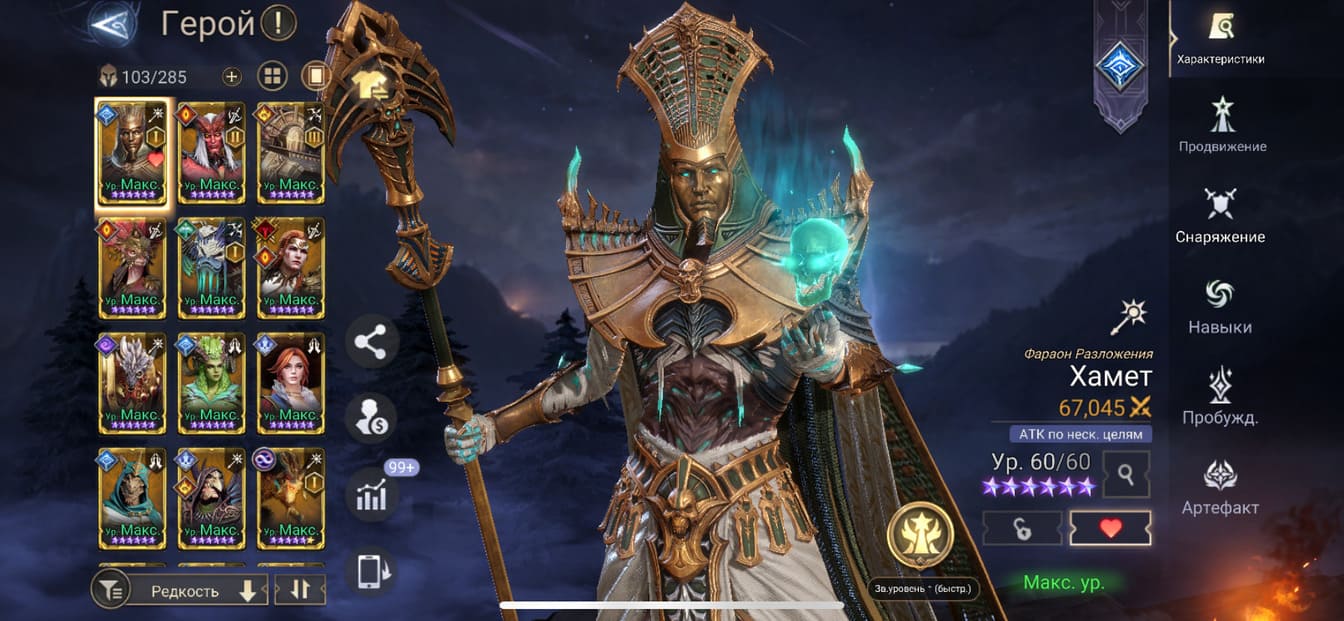Share the hero with share icon
This screenshot has width=1344, height=621.
pyautogui.click(x=371, y=343)
